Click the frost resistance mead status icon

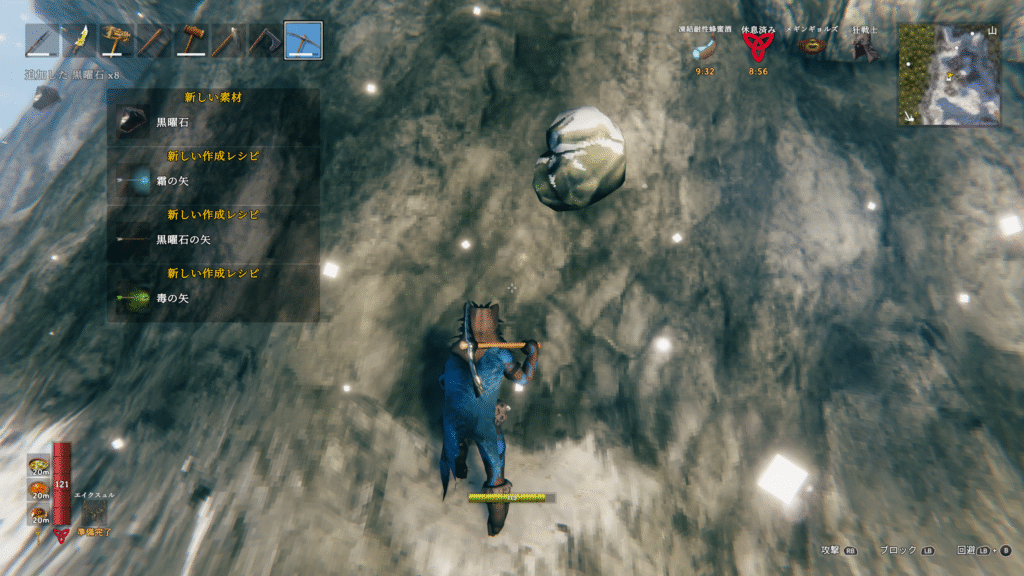click(705, 49)
